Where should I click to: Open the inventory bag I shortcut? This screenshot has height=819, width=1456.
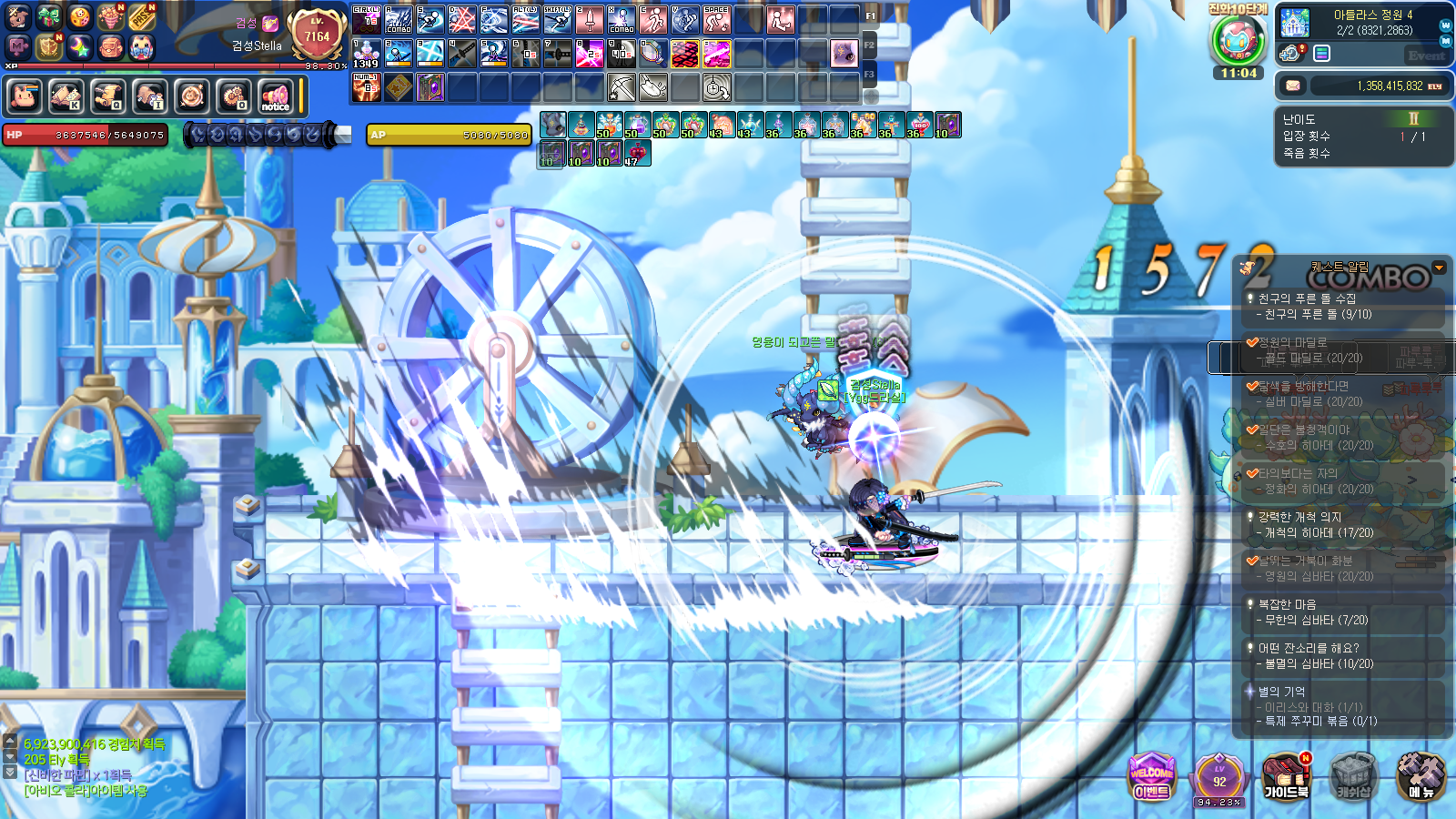[x=149, y=96]
